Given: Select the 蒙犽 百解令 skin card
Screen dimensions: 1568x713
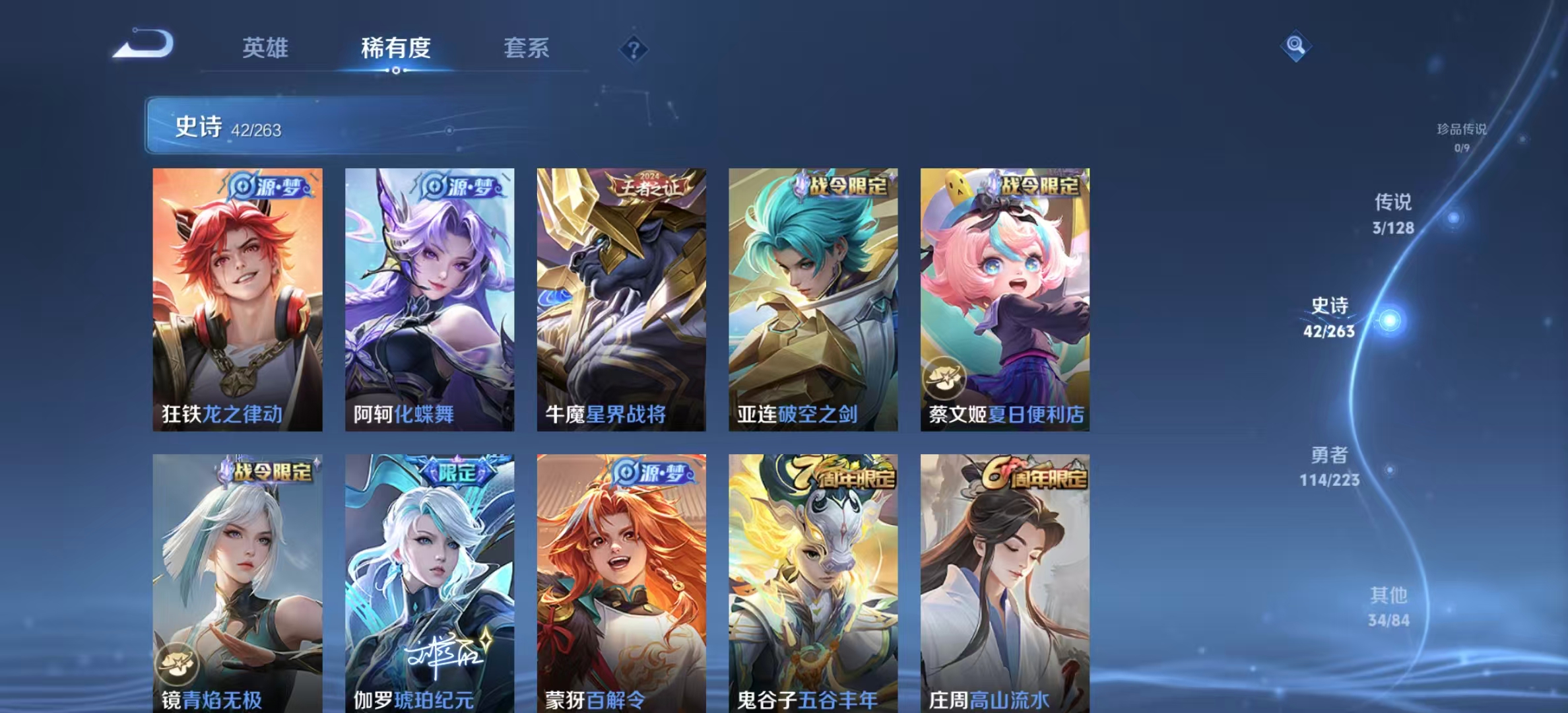Looking at the screenshot, I should pos(621,582).
